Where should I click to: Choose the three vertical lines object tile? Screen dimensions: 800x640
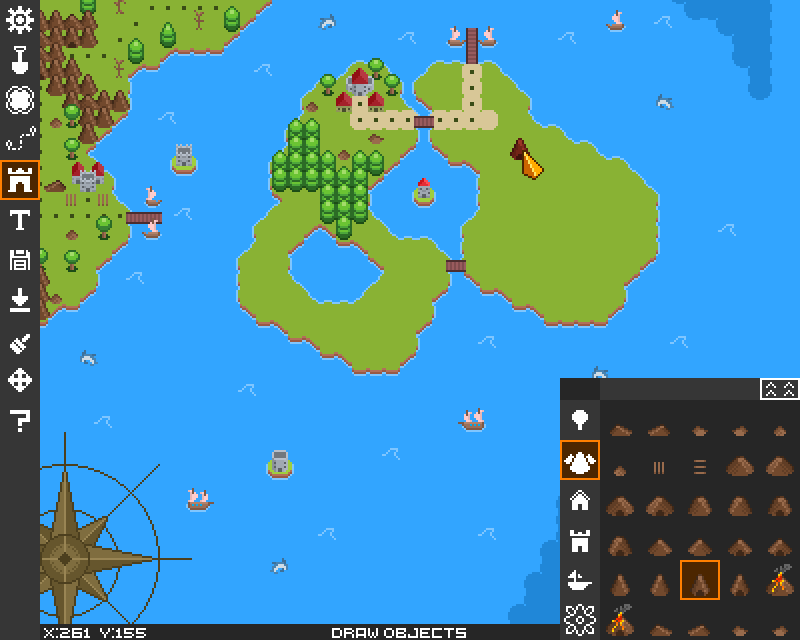tap(660, 466)
